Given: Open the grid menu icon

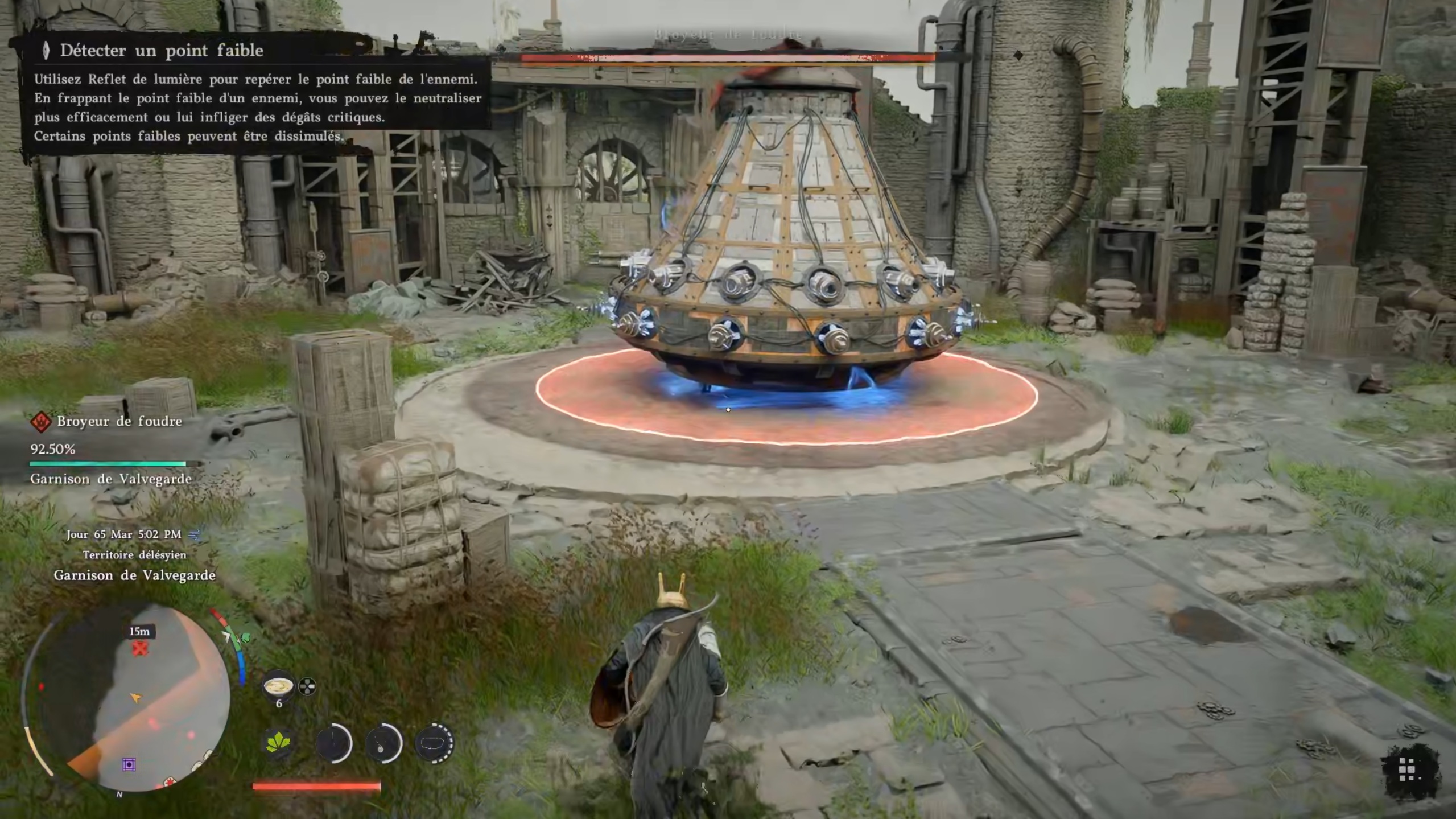Looking at the screenshot, I should pos(1408,771).
